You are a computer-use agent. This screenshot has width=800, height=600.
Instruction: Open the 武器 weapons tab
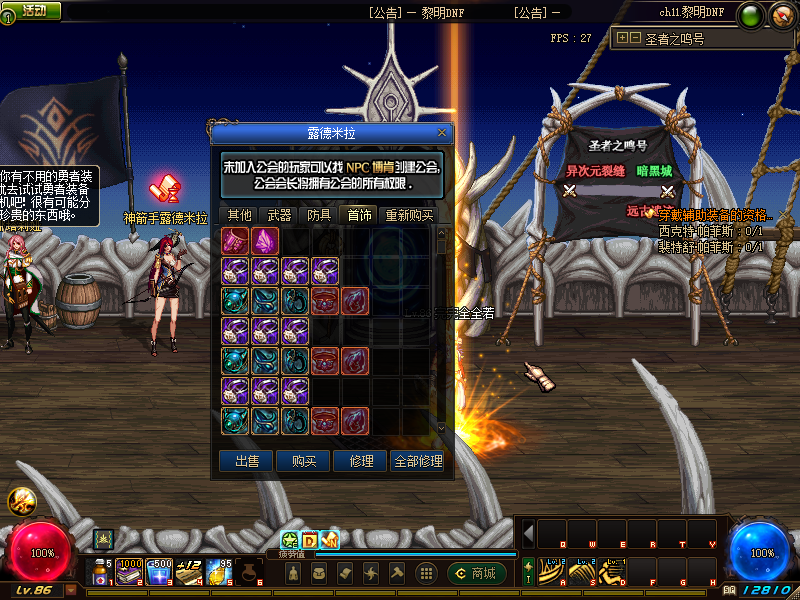pos(279,215)
